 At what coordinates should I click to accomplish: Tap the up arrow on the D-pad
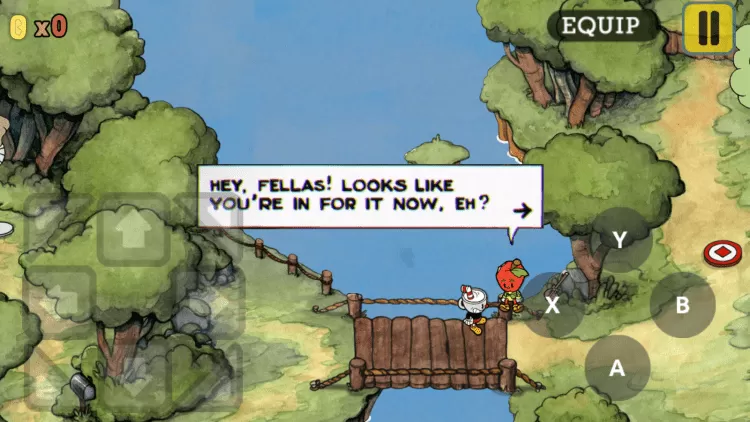coord(133,230)
